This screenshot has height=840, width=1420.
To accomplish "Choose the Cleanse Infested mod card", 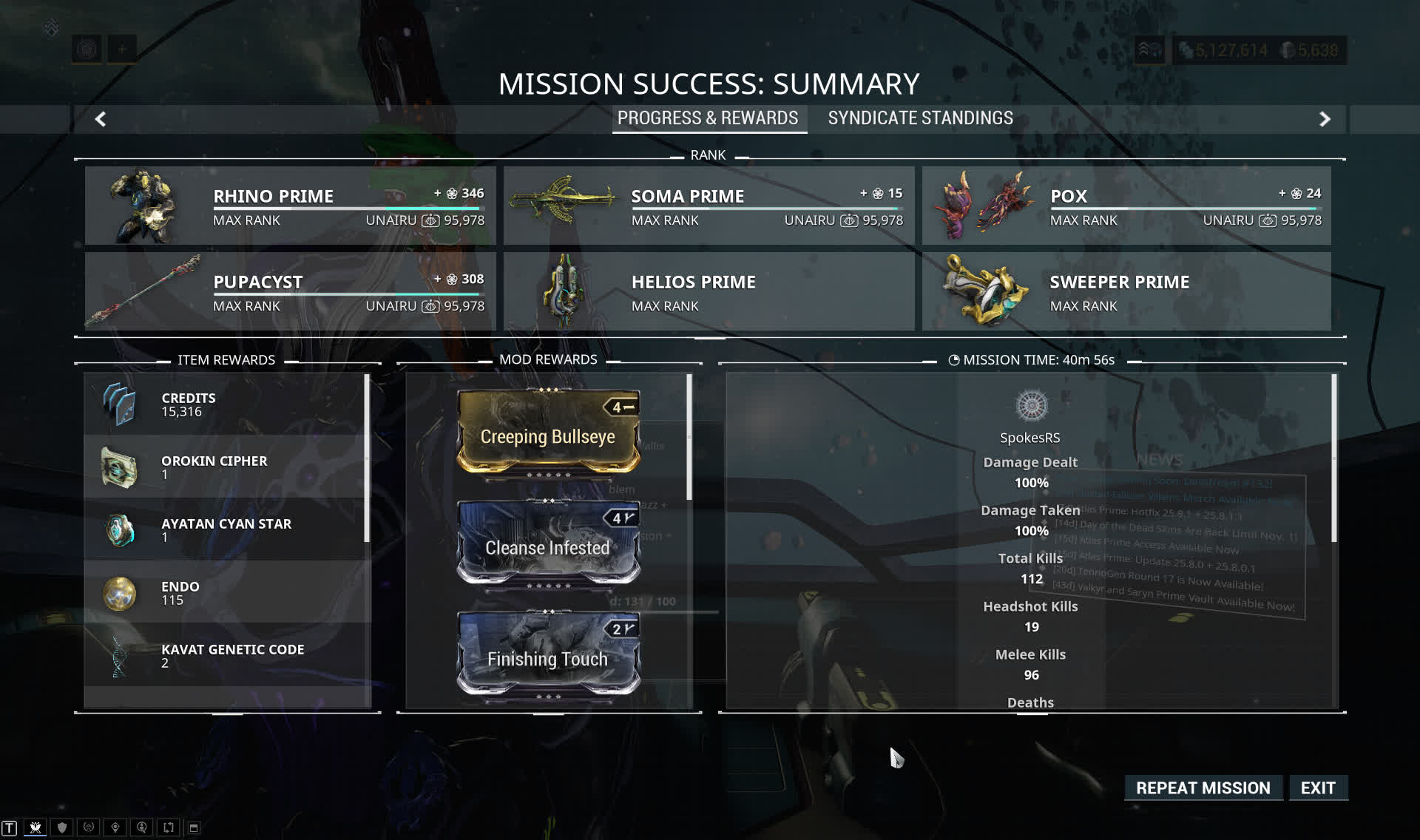I will point(548,544).
